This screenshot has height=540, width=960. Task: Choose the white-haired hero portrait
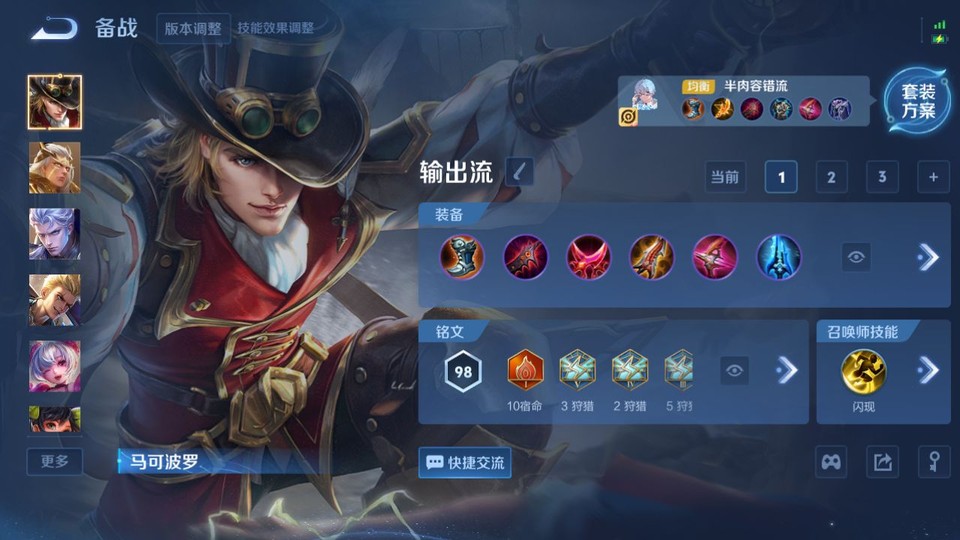55,234
